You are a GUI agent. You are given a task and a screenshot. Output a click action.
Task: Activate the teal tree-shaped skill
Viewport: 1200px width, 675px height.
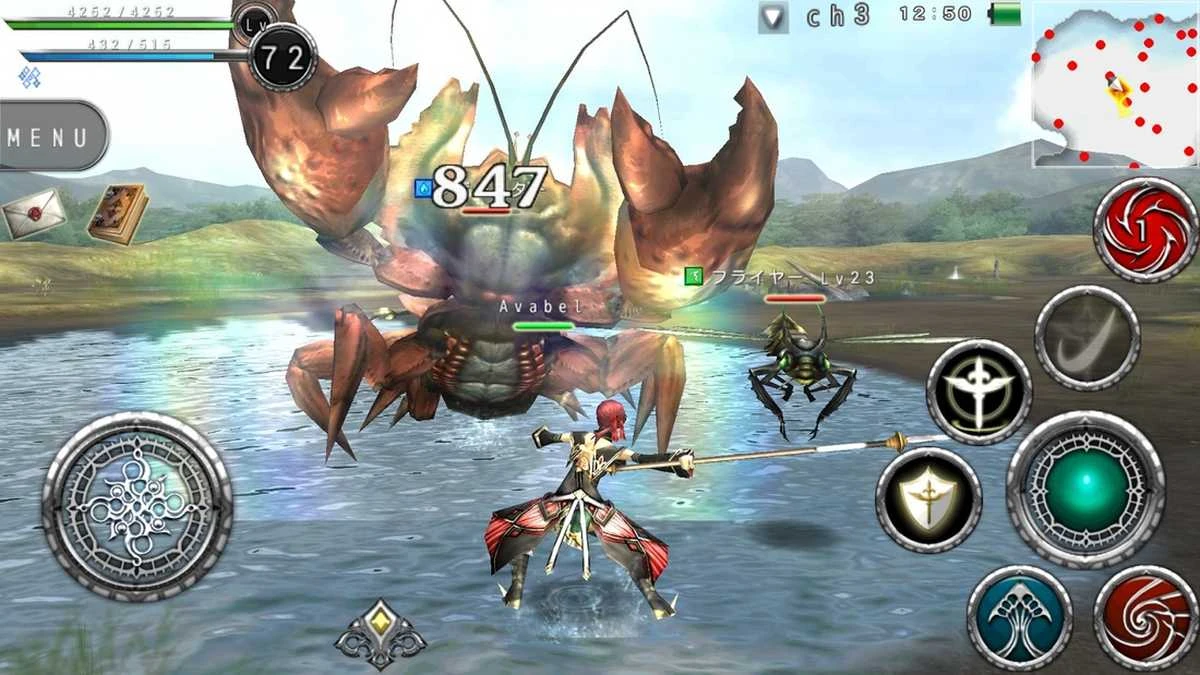(x=1019, y=617)
